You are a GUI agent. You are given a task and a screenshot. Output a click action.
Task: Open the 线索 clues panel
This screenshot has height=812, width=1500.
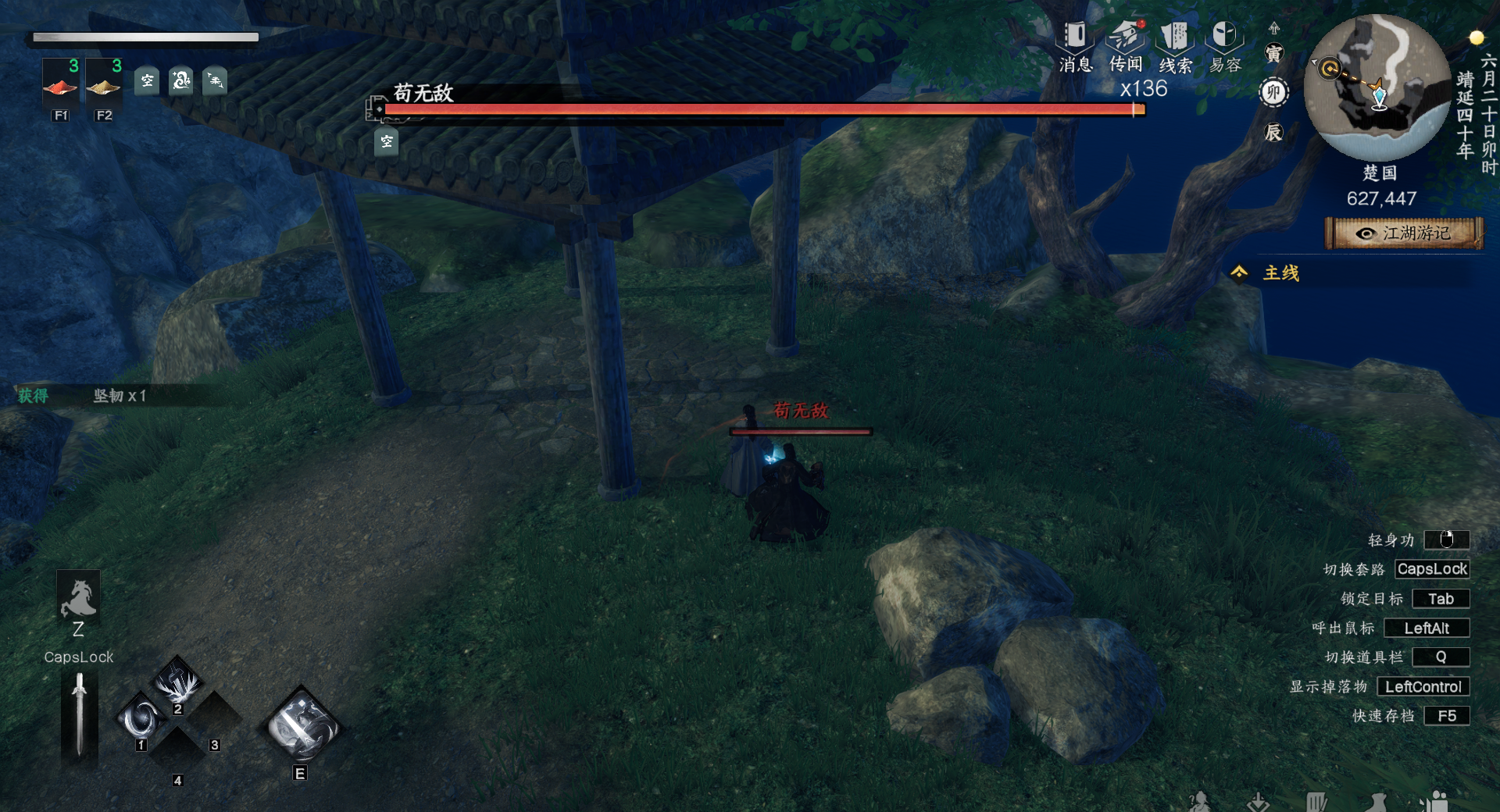[1175, 45]
